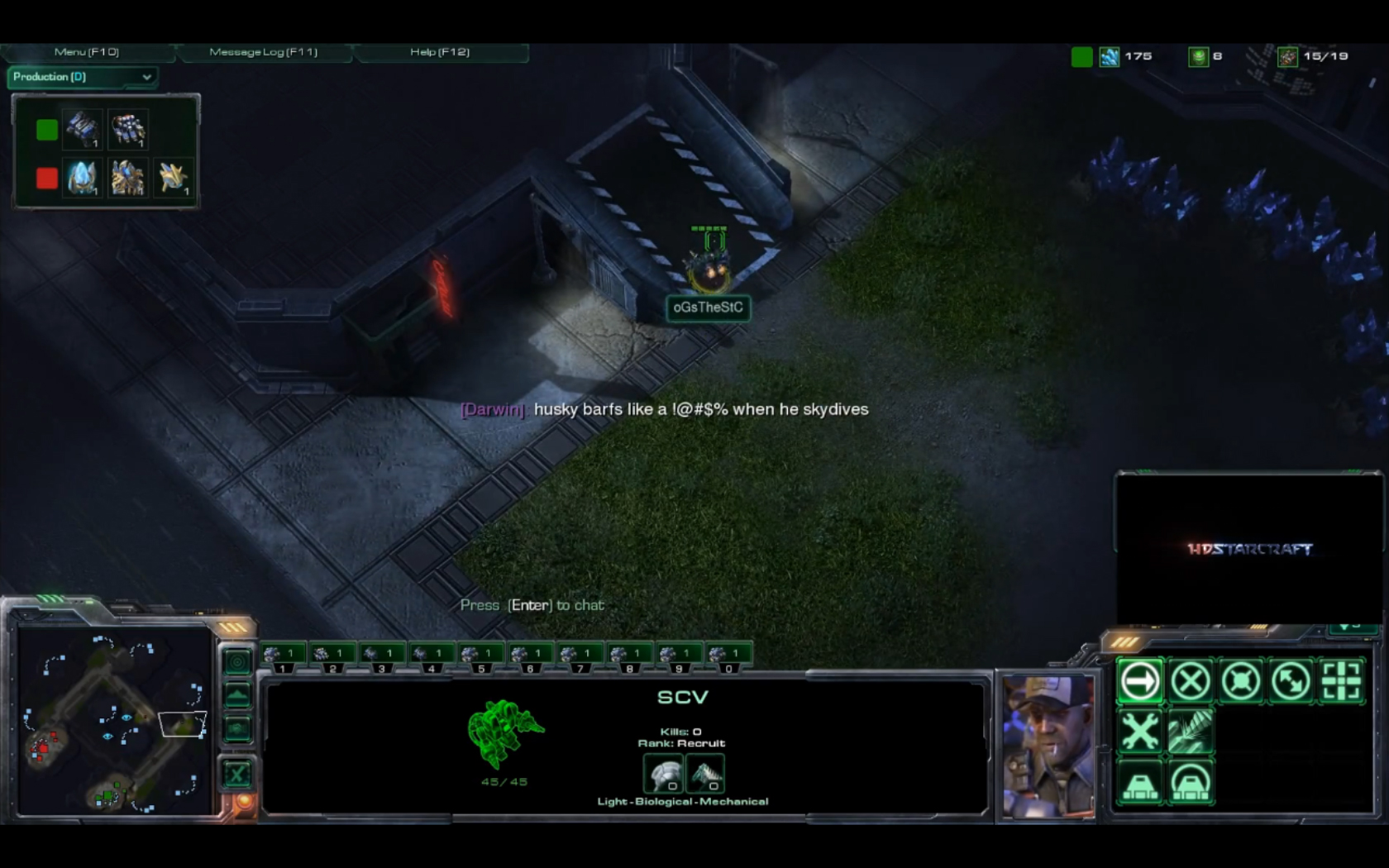Activate the Hold Position command
Viewport: 1389px width, 868px height.
[1240, 682]
